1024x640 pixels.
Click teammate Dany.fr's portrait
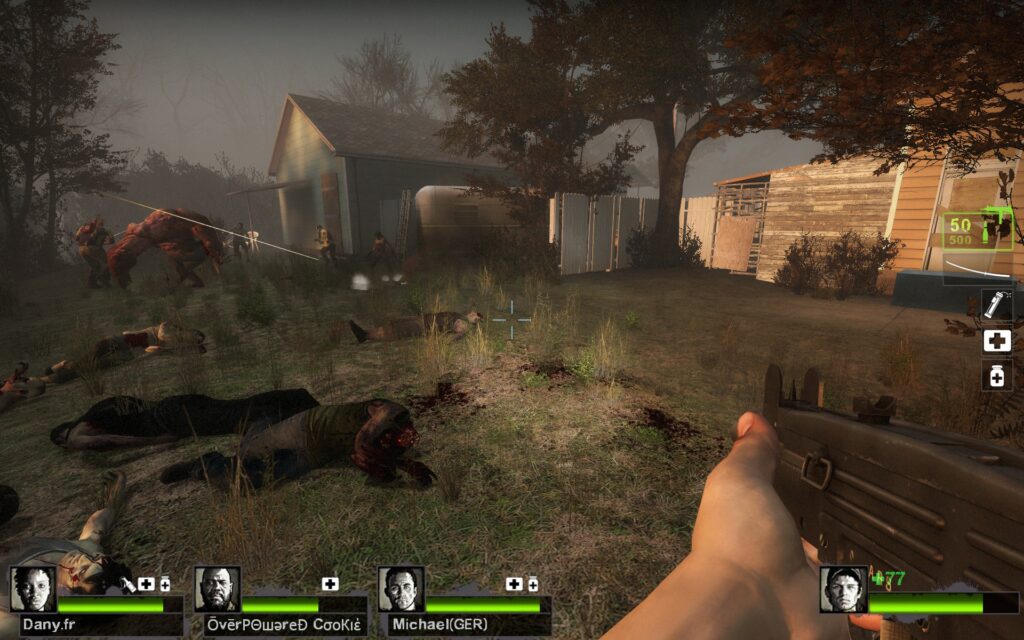33,589
